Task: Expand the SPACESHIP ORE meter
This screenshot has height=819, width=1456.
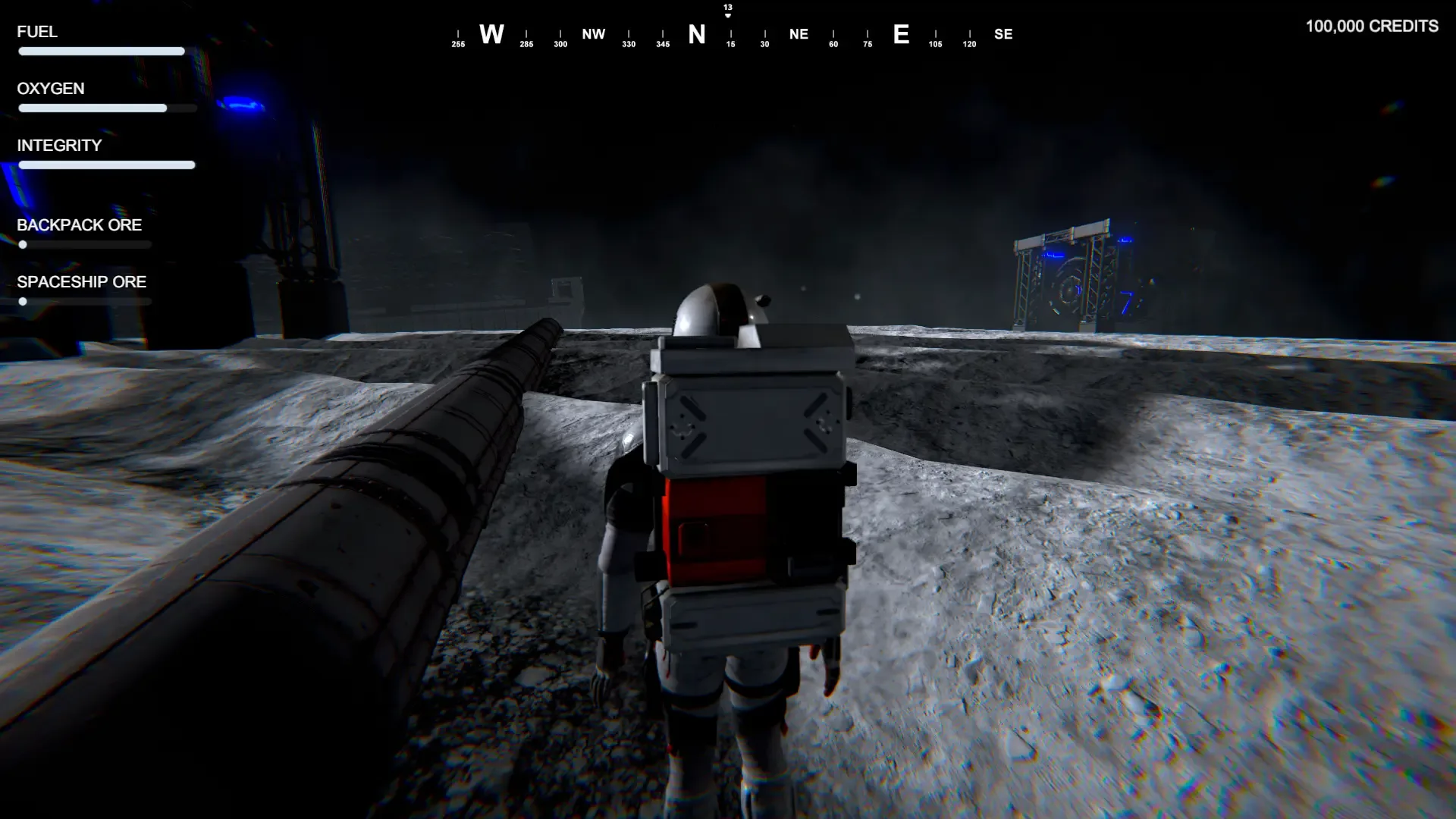Action: [x=85, y=301]
